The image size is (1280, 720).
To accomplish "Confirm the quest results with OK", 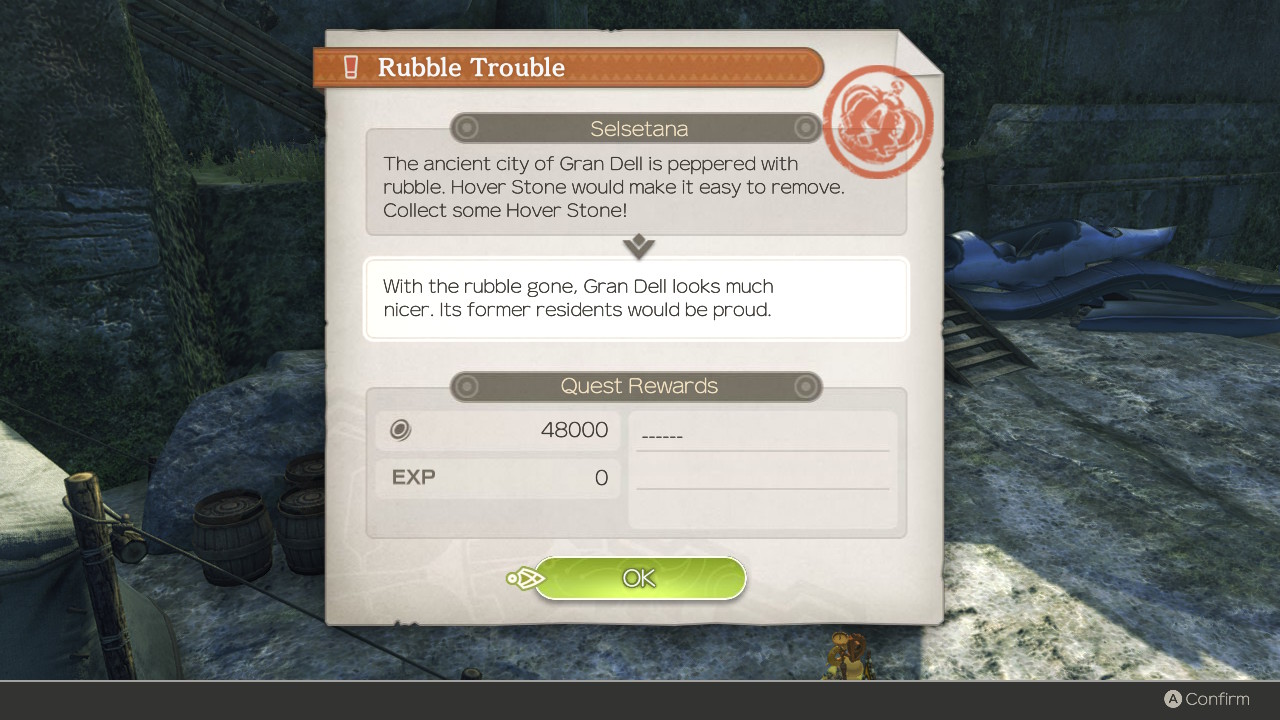I will tap(640, 578).
